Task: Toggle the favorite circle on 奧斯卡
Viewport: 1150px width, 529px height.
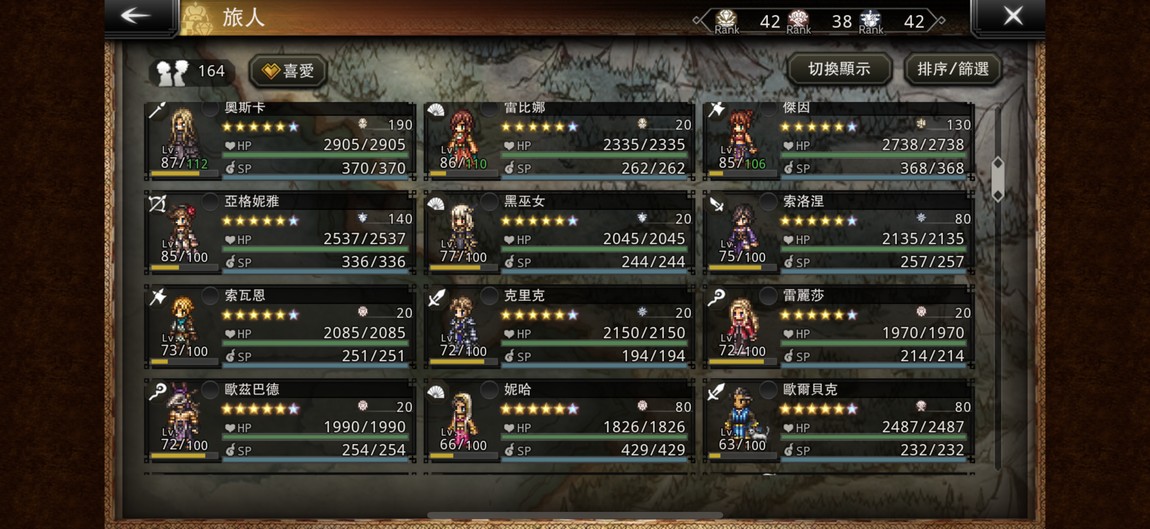Action: click(211, 108)
